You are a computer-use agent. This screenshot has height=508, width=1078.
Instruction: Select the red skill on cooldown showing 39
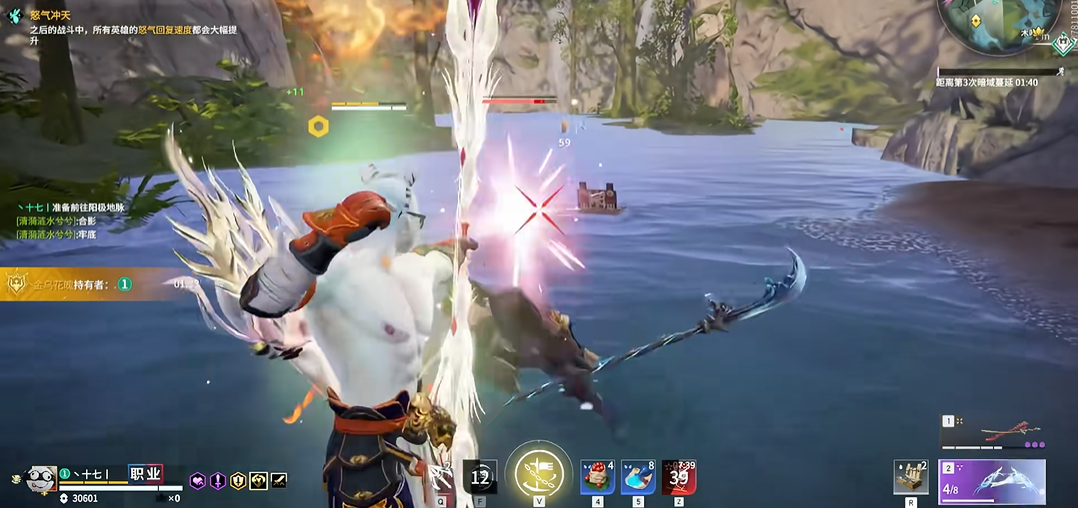(x=679, y=477)
